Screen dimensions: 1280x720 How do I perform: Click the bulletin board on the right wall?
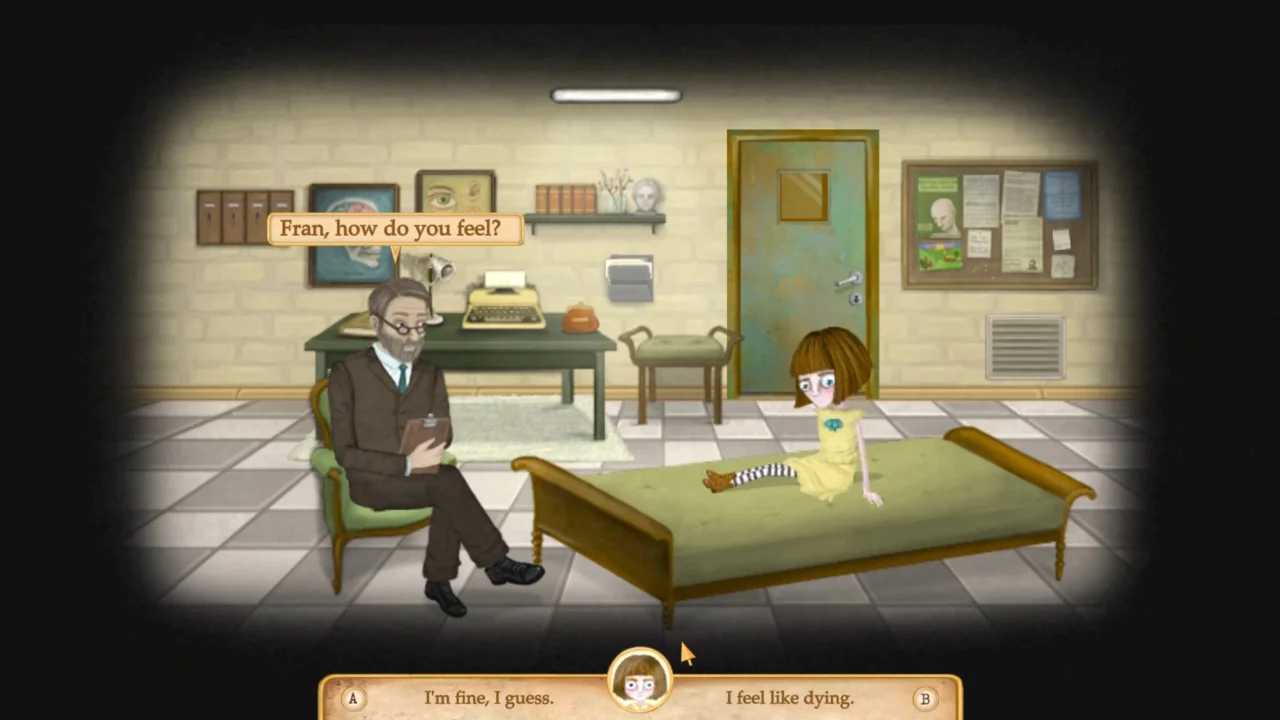(x=1000, y=222)
